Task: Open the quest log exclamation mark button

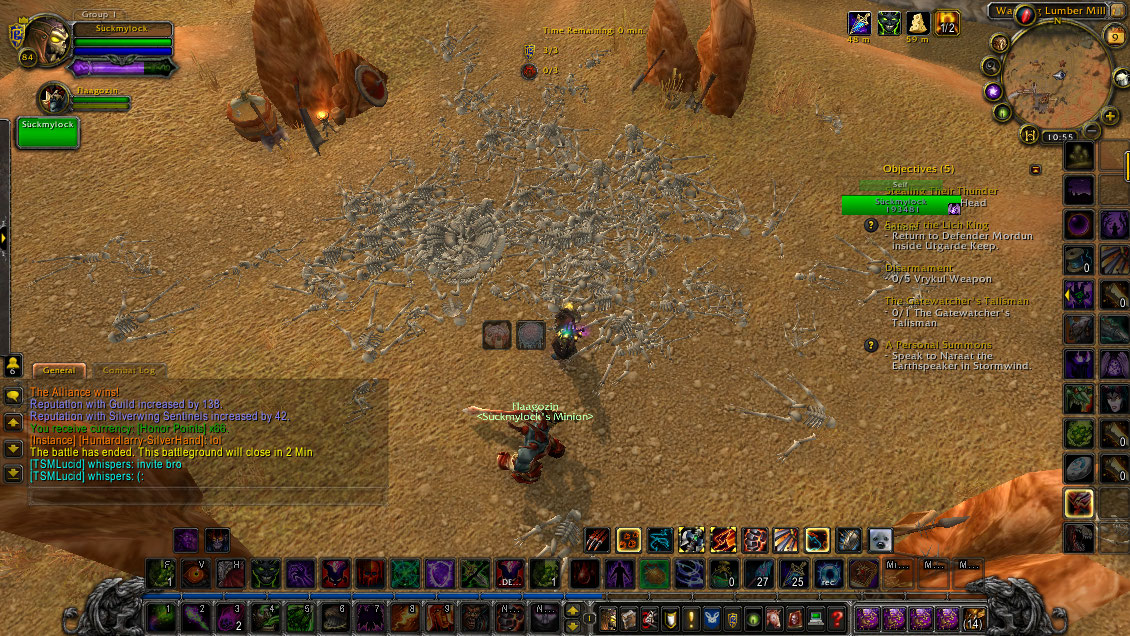Action: (x=691, y=617)
